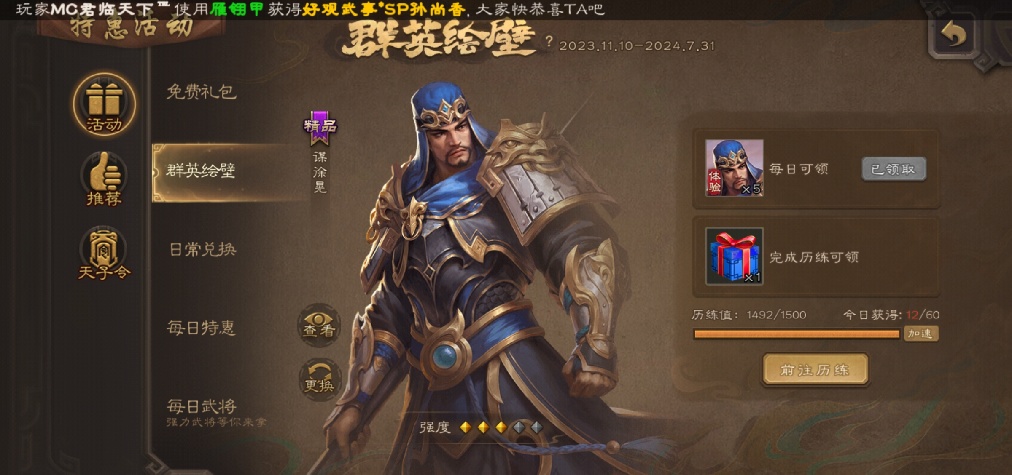Screen dimensions: 1012x475
Task: Click the 加速 speed-up button
Action: pos(920,334)
